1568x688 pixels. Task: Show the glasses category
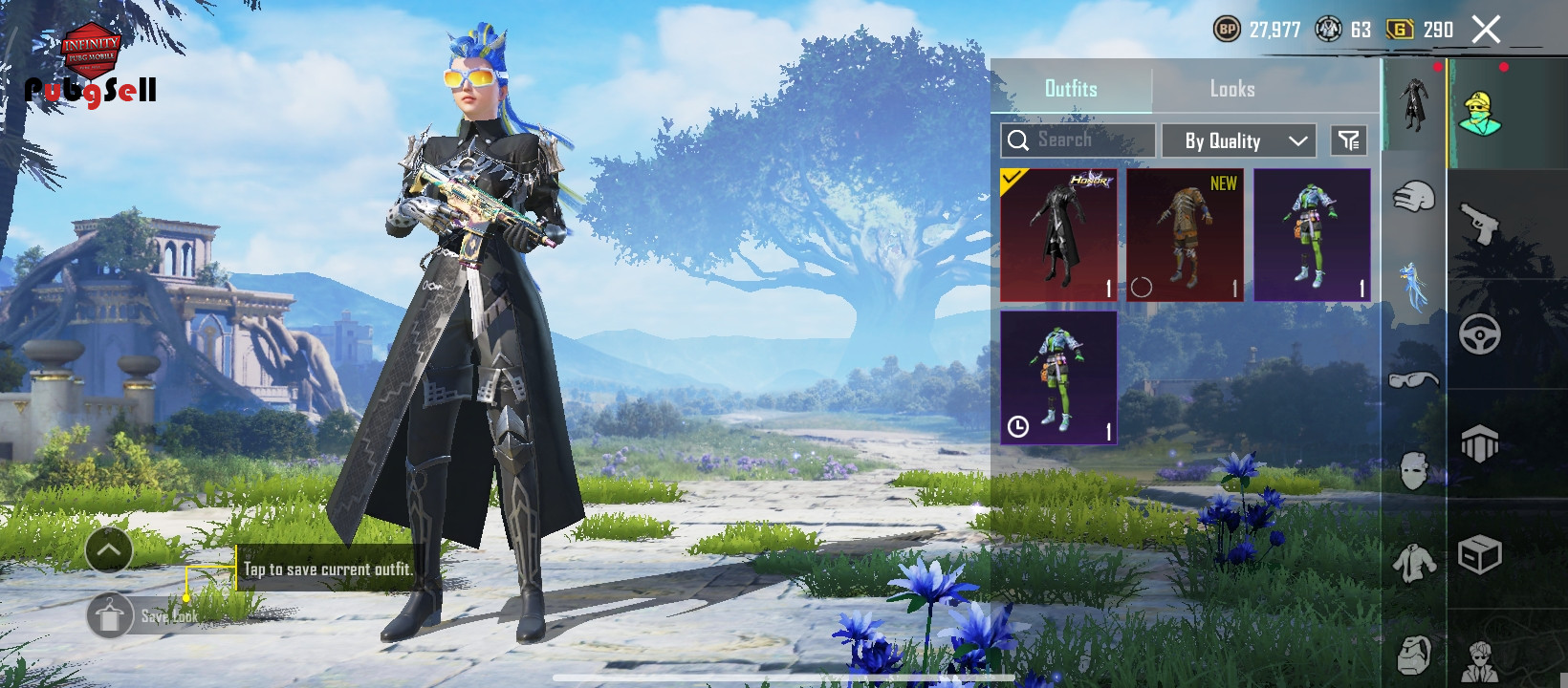(x=1413, y=379)
